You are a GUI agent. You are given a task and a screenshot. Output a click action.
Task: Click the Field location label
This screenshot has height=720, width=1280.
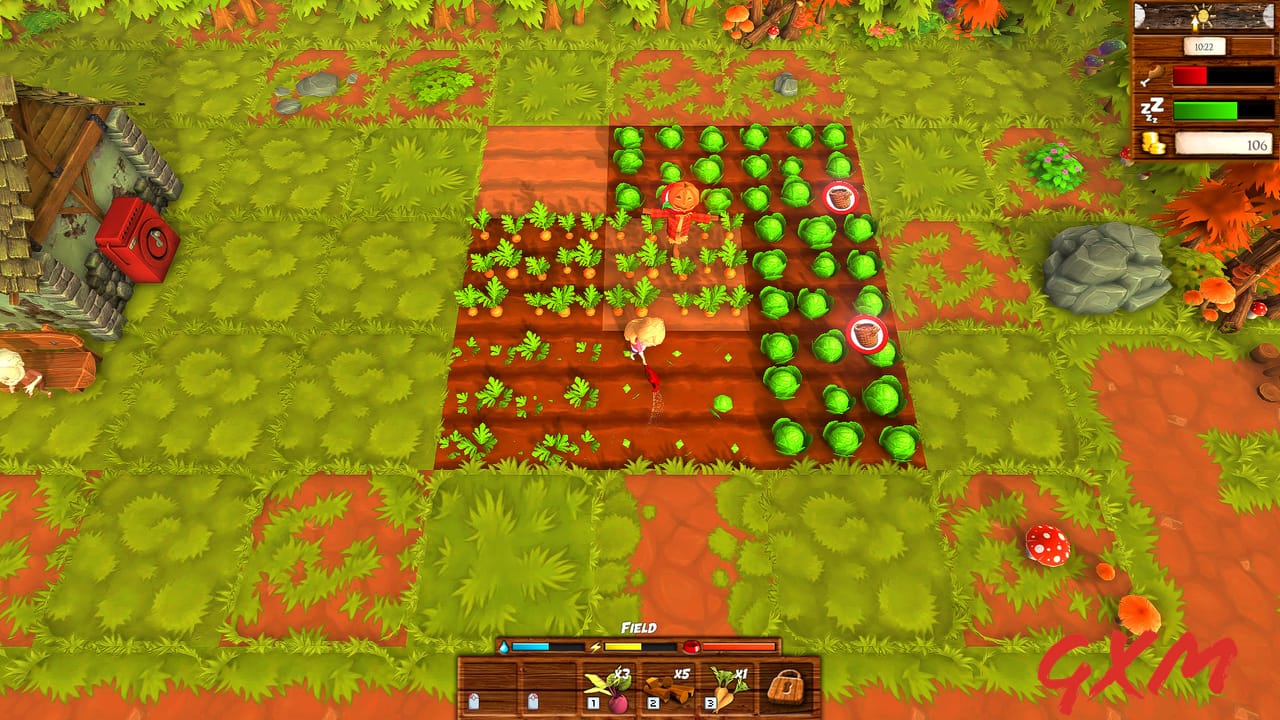point(638,628)
